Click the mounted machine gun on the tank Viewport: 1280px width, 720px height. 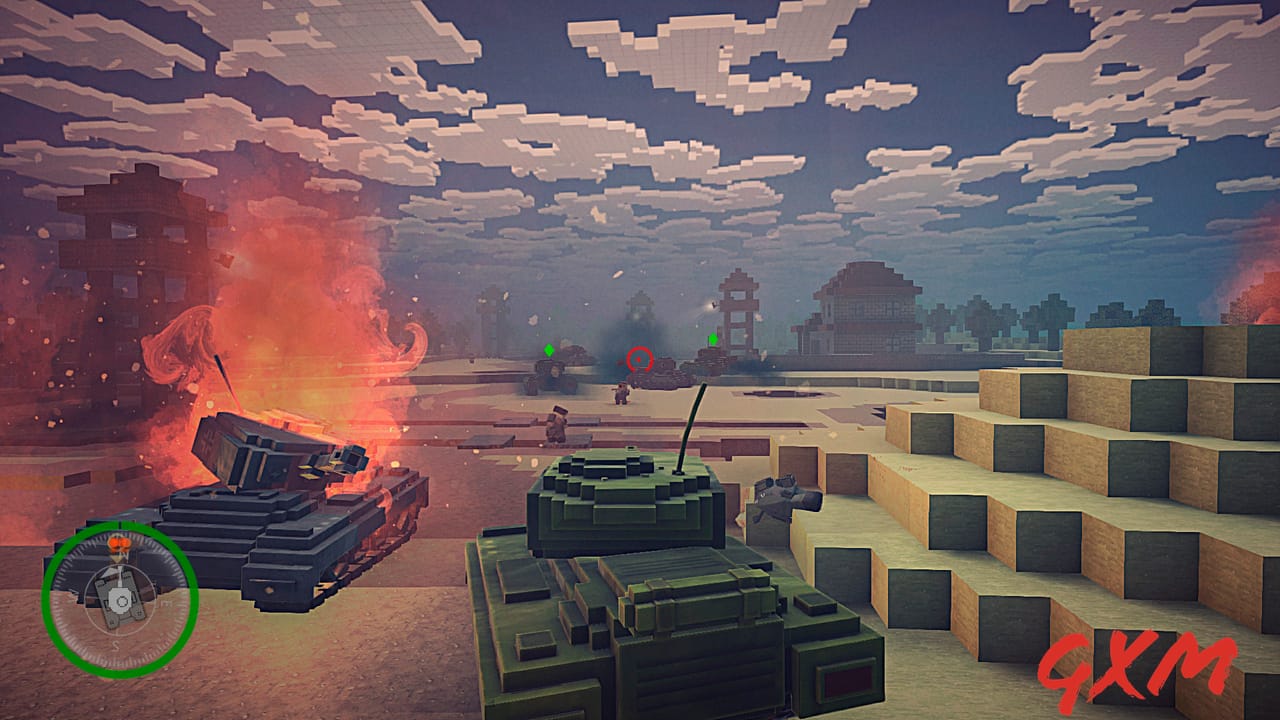coord(780,495)
